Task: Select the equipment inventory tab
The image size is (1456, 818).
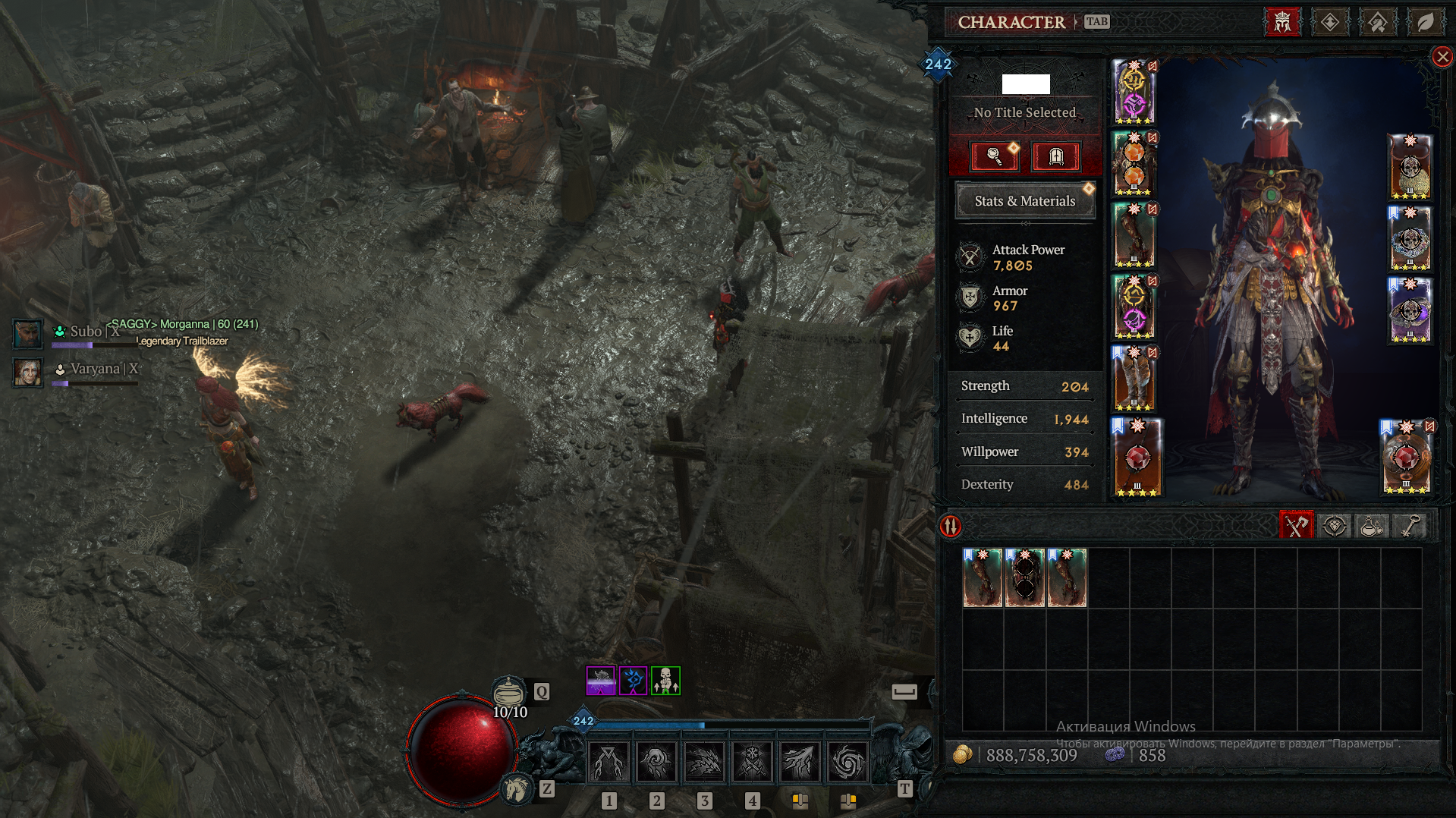Action: [x=1296, y=526]
